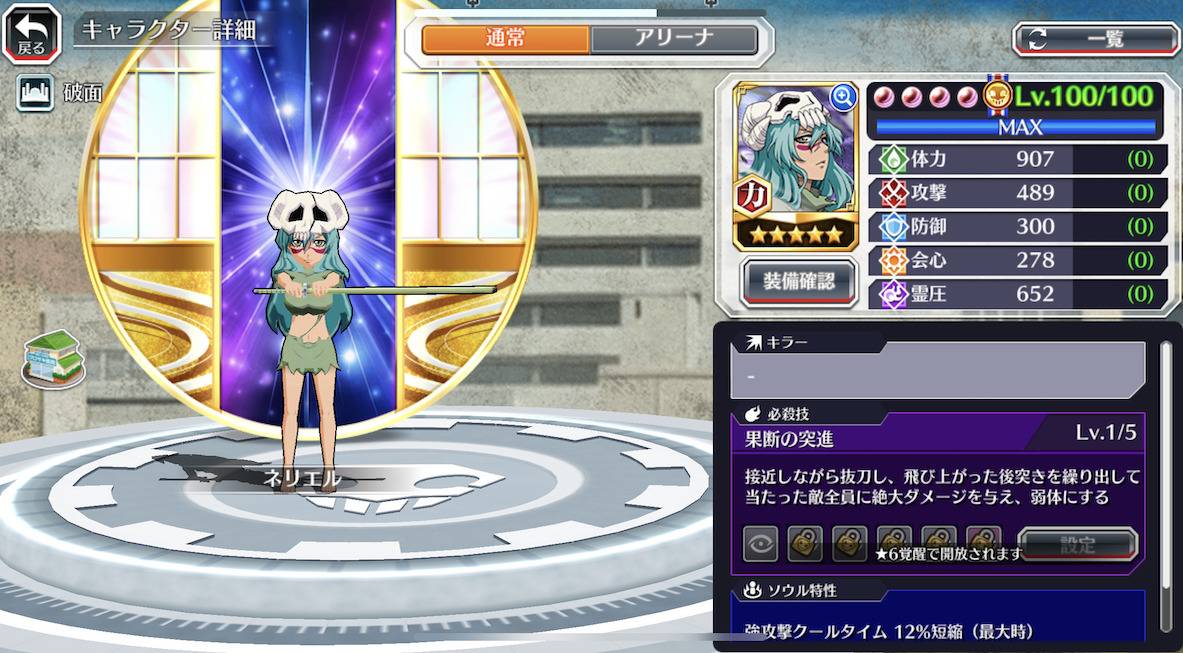Screen dimensions: 1183x653
Task: Open 装備確認 equipment check
Action: (800, 281)
